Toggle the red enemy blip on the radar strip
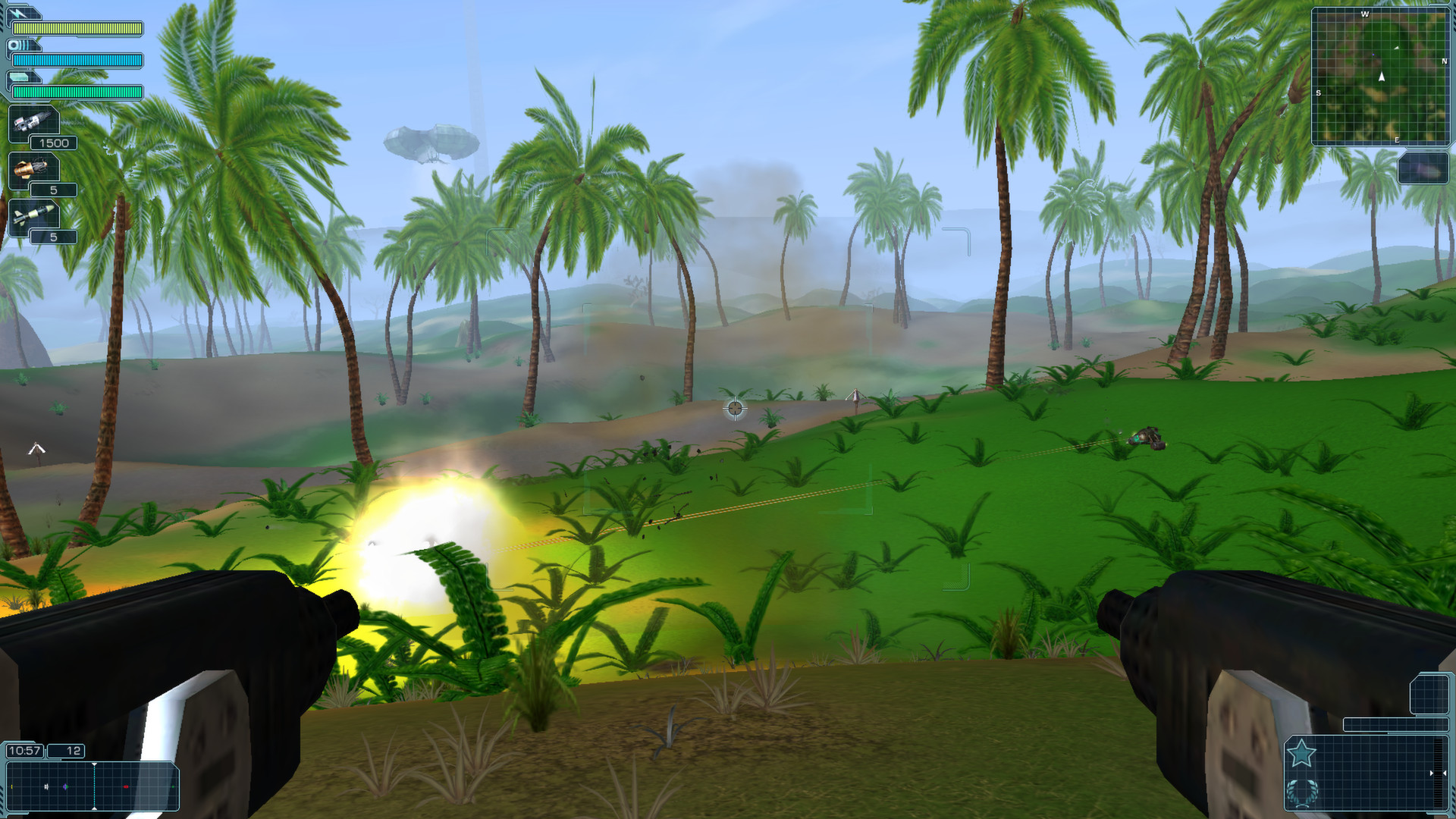The image size is (1456, 819). coord(126,786)
